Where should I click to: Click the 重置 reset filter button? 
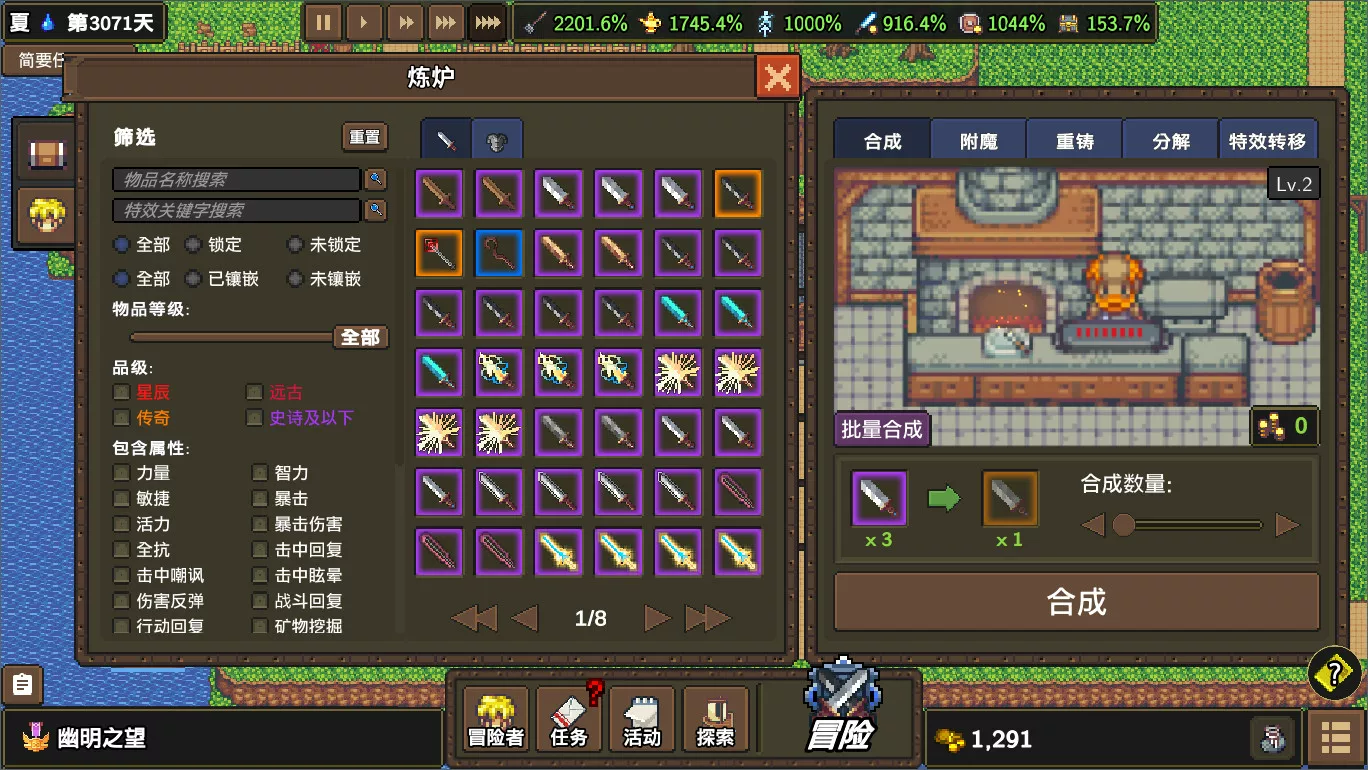362,137
